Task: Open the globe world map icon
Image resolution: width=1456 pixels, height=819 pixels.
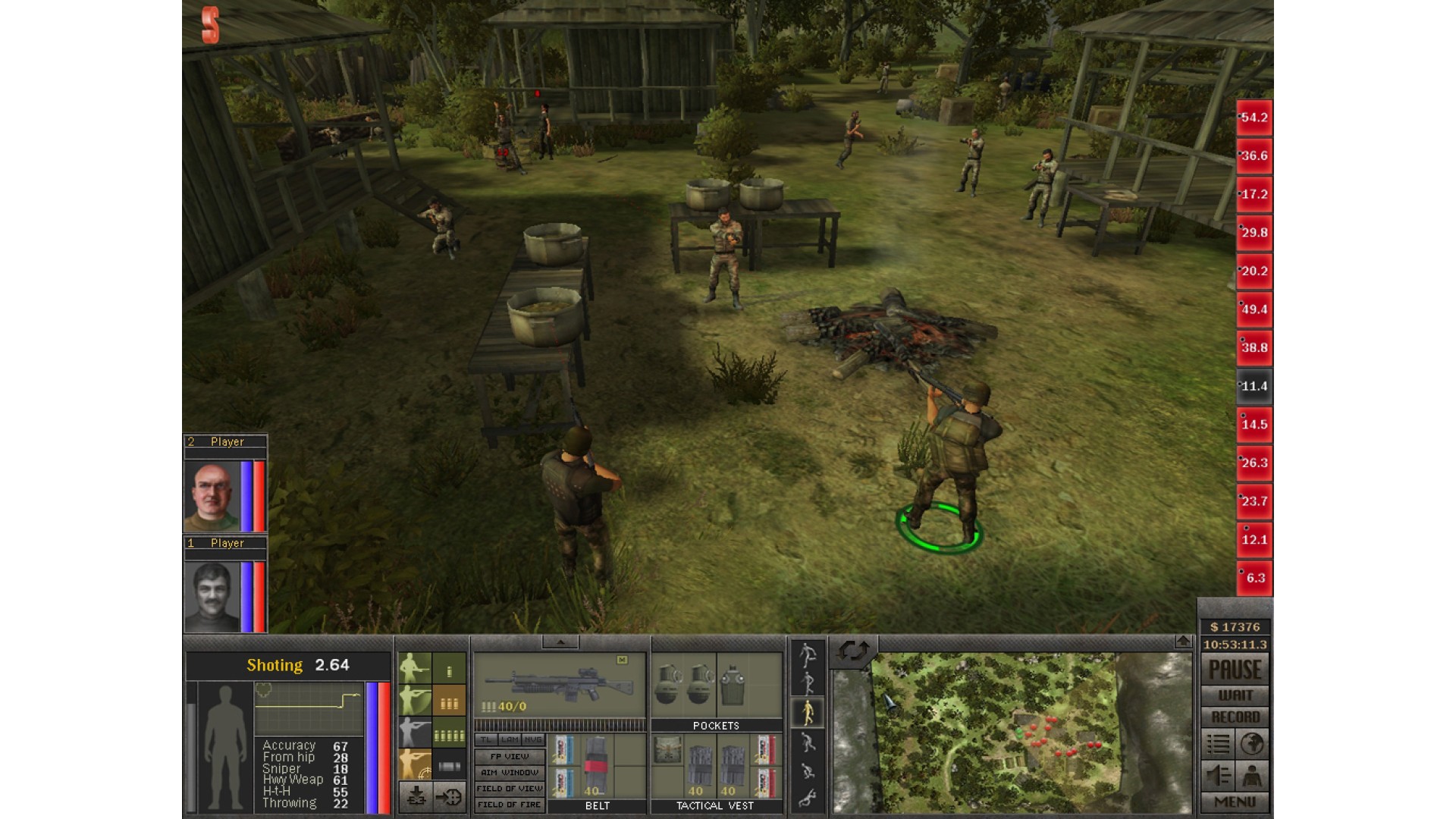Action: pos(1252,744)
